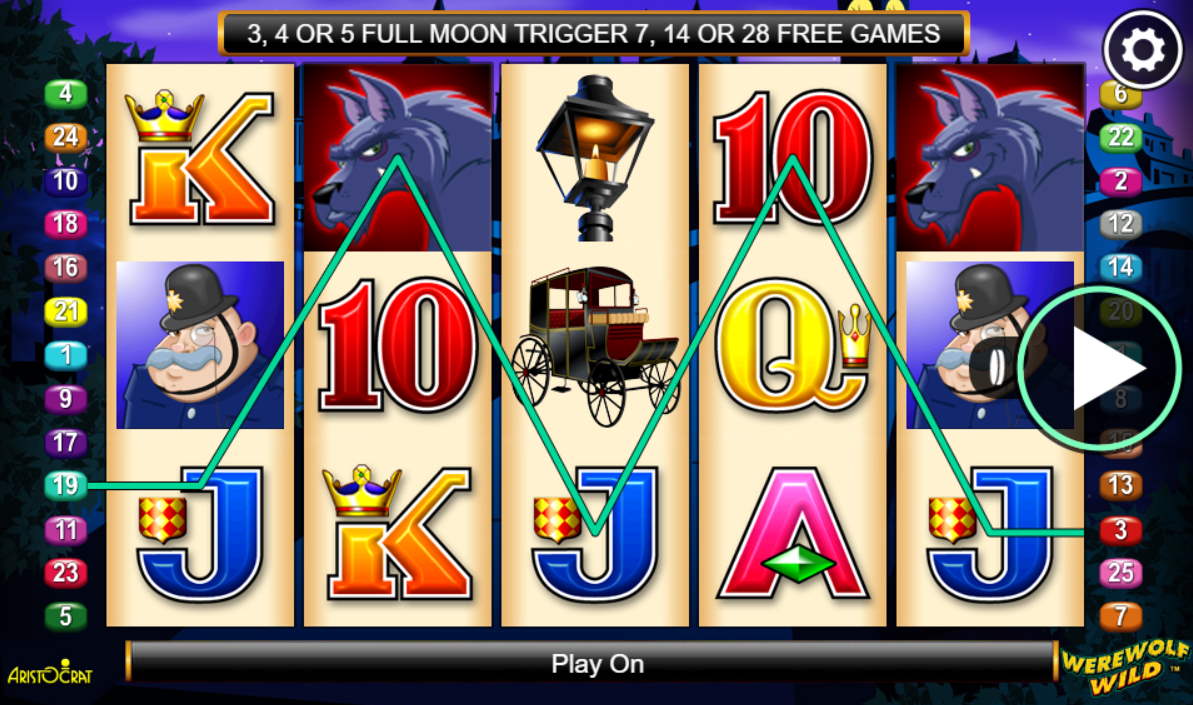Select payline number 5

[66, 616]
